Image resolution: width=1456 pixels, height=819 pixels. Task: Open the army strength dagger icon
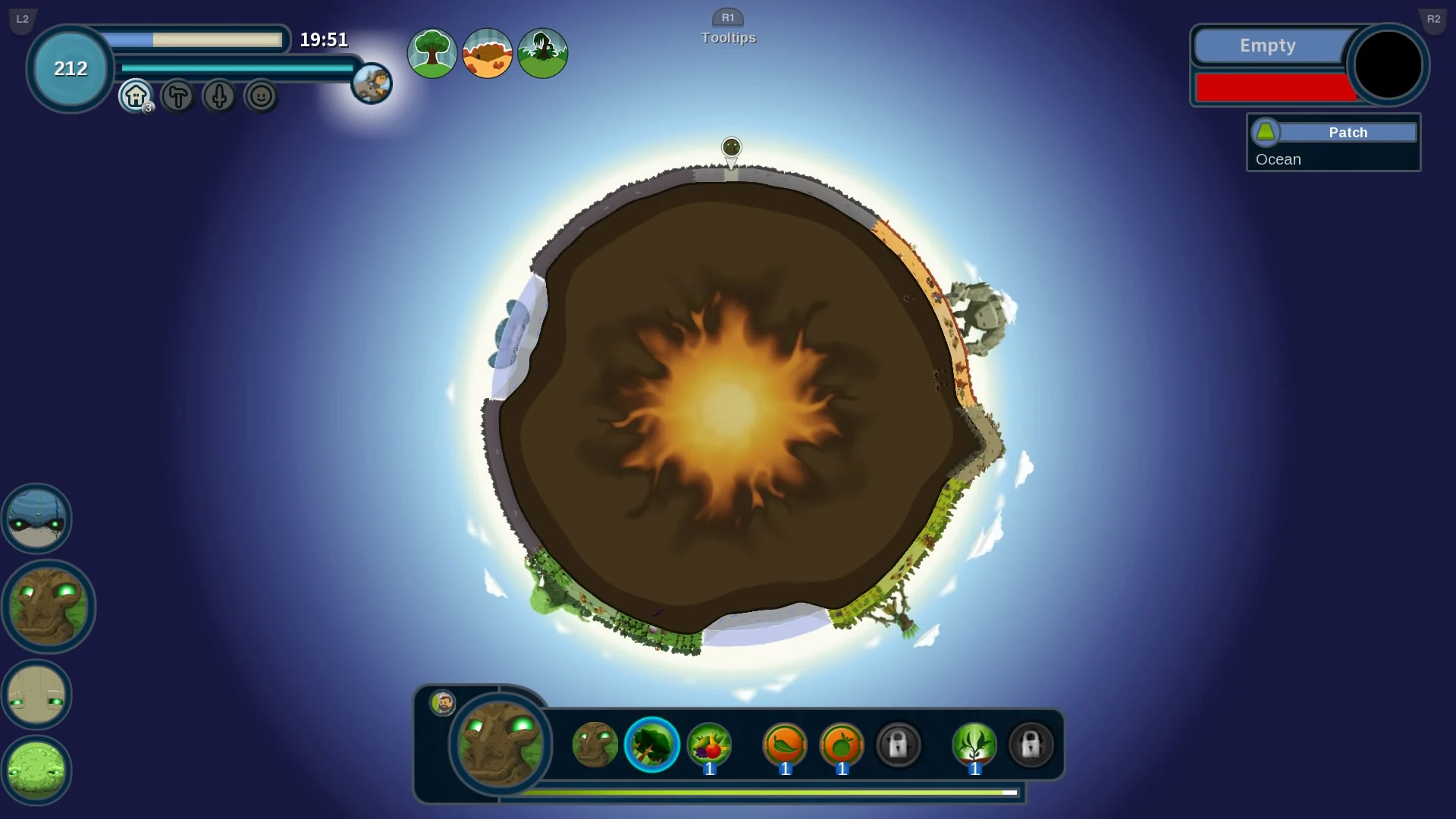click(218, 96)
